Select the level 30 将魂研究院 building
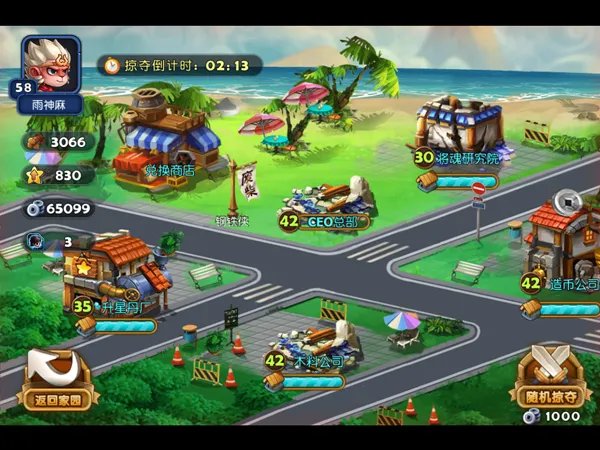 point(460,130)
